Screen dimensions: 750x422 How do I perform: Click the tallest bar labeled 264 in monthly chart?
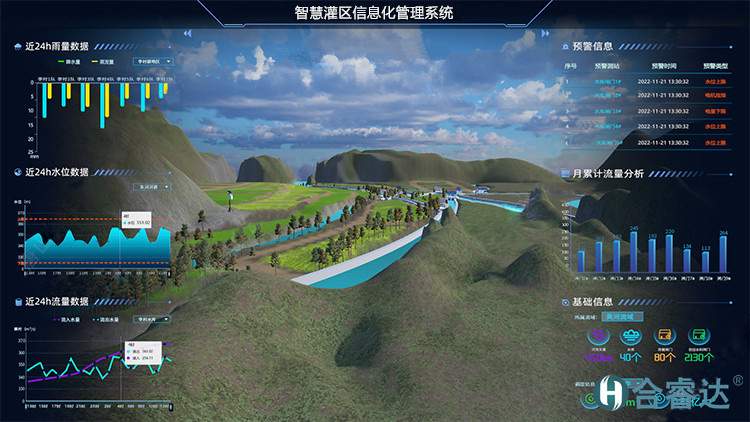tap(722, 255)
